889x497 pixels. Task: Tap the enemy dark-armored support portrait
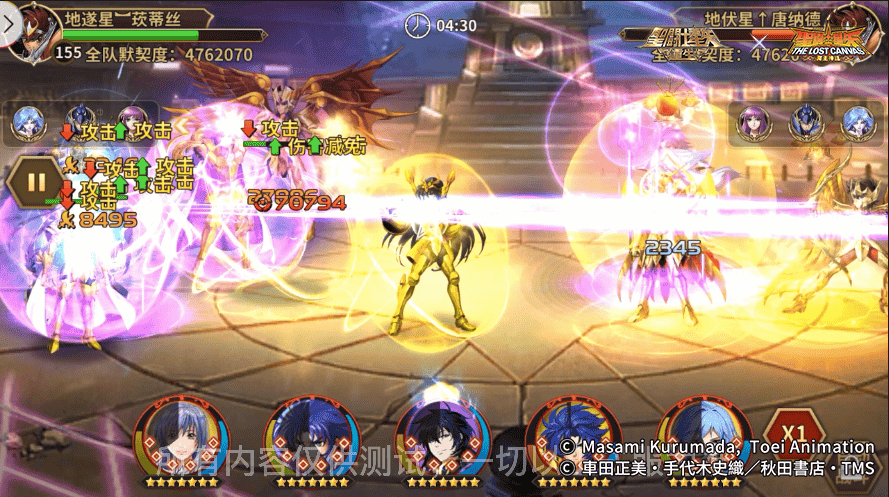[x=805, y=122]
